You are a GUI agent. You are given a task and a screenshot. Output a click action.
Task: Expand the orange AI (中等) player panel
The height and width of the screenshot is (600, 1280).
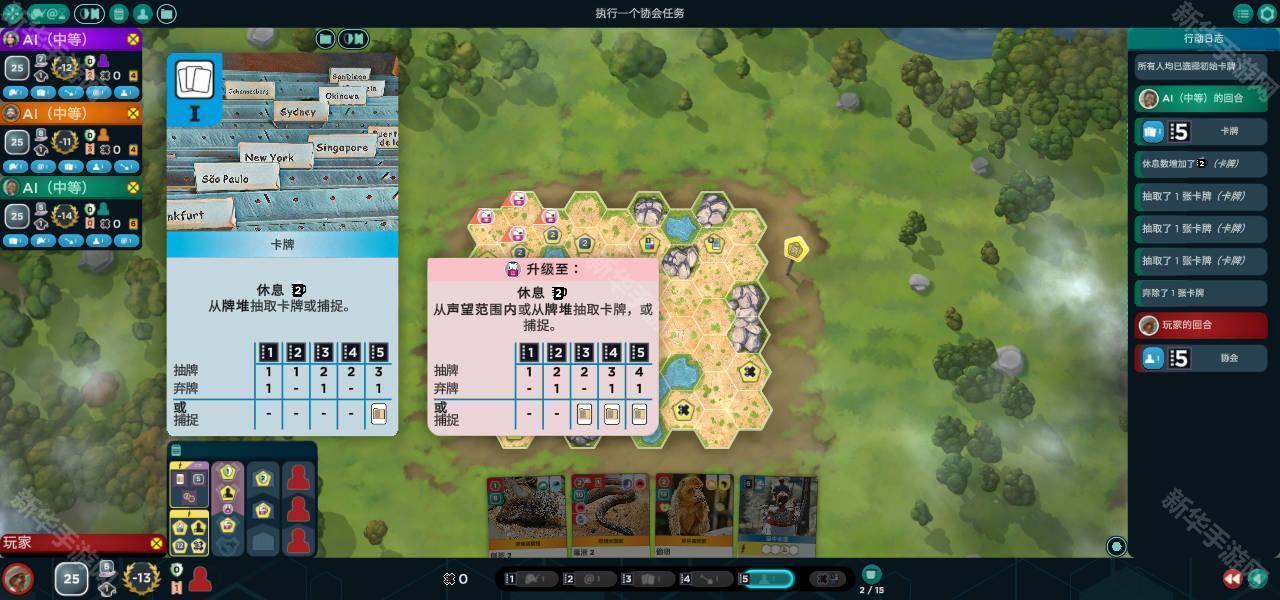click(70, 113)
